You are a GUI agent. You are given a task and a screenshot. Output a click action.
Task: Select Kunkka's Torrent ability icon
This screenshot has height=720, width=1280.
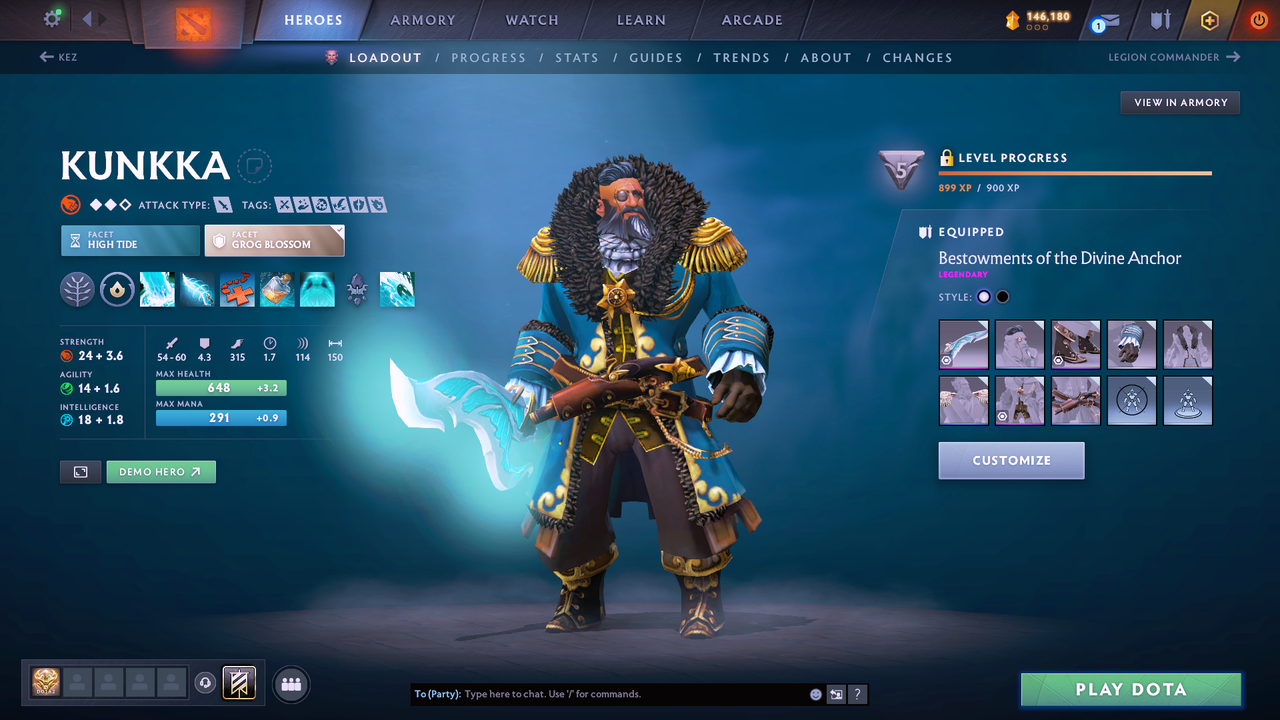pyautogui.click(x=157, y=289)
